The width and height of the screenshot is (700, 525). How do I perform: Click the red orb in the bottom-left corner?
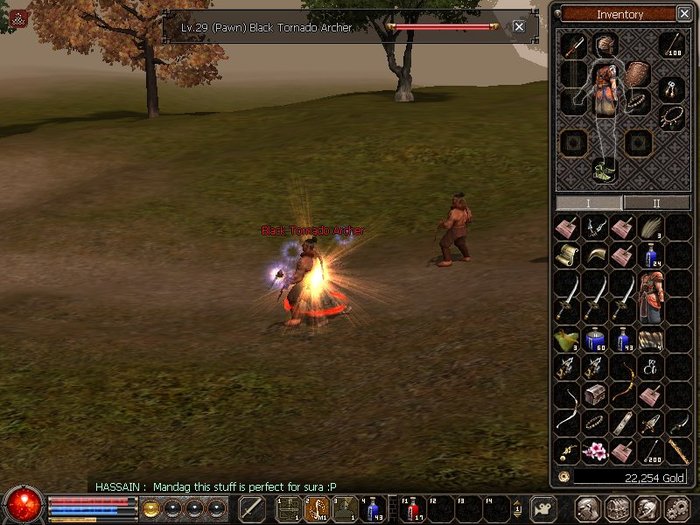click(22, 505)
